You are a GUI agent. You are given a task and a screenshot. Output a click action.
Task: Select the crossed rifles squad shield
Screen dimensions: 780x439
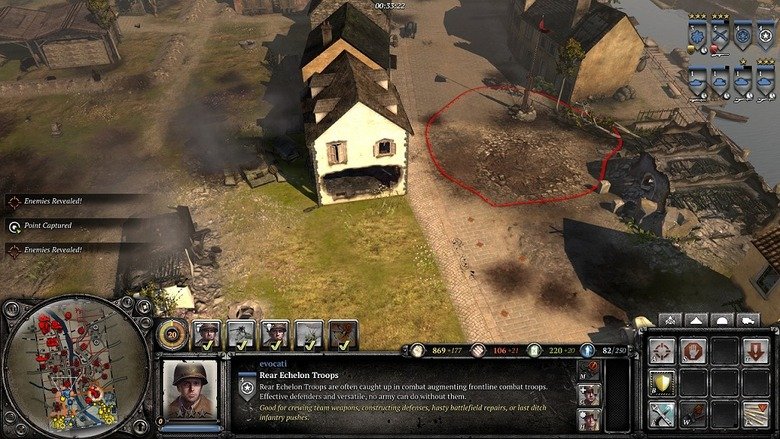[x=719, y=36]
